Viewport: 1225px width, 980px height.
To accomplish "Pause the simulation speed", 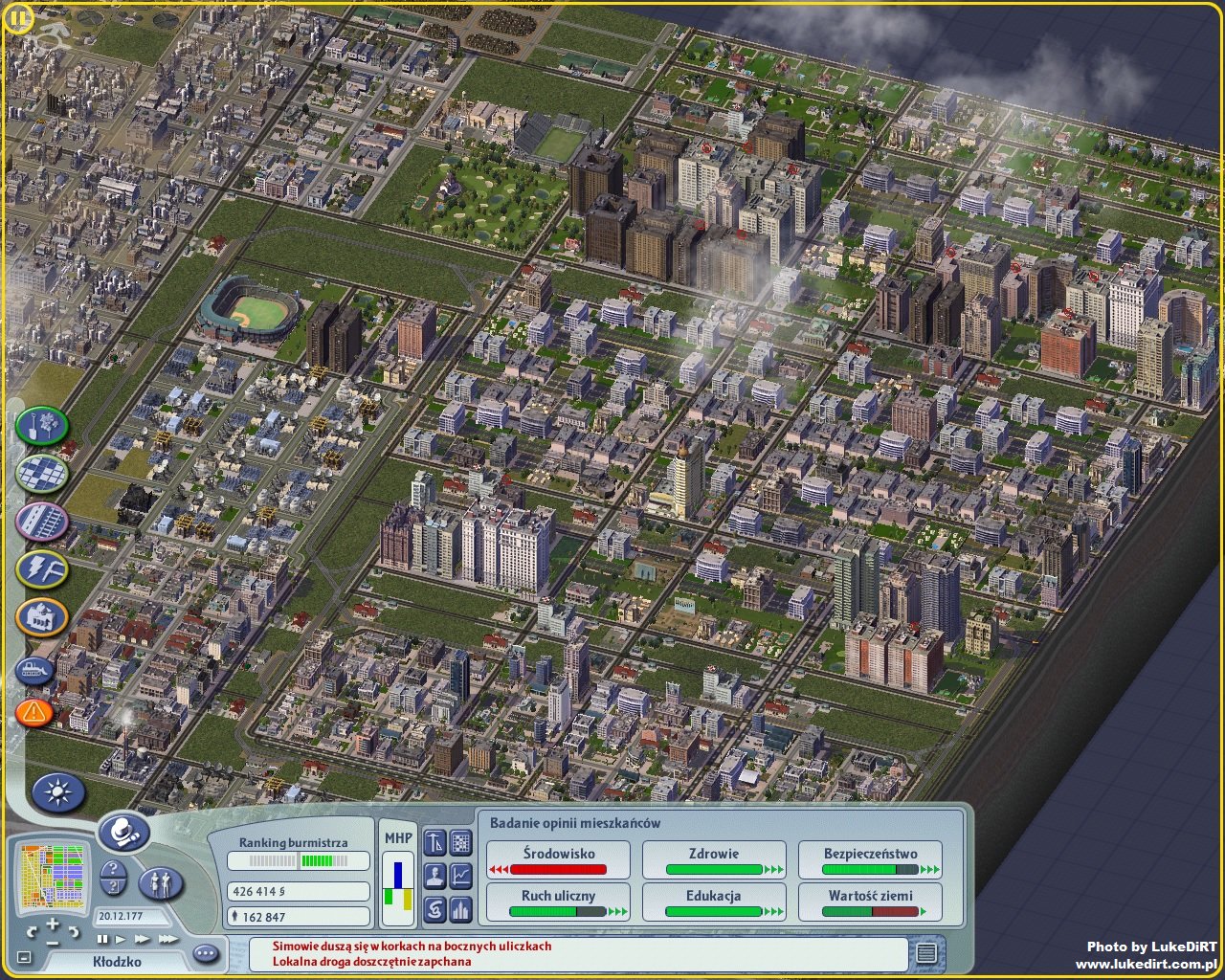I will [103, 940].
